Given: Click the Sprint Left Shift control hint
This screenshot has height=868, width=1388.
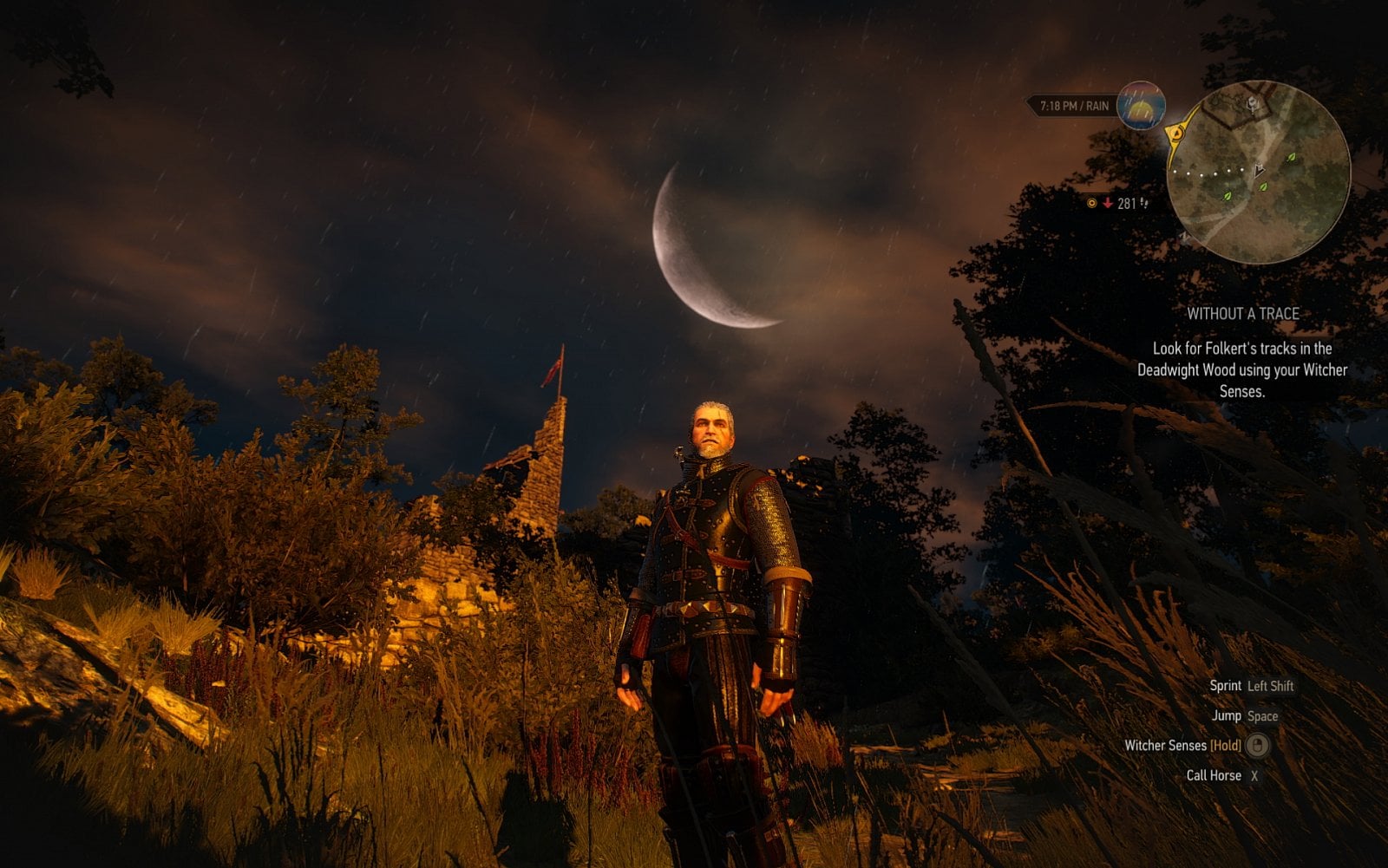Looking at the screenshot, I should tap(1250, 686).
